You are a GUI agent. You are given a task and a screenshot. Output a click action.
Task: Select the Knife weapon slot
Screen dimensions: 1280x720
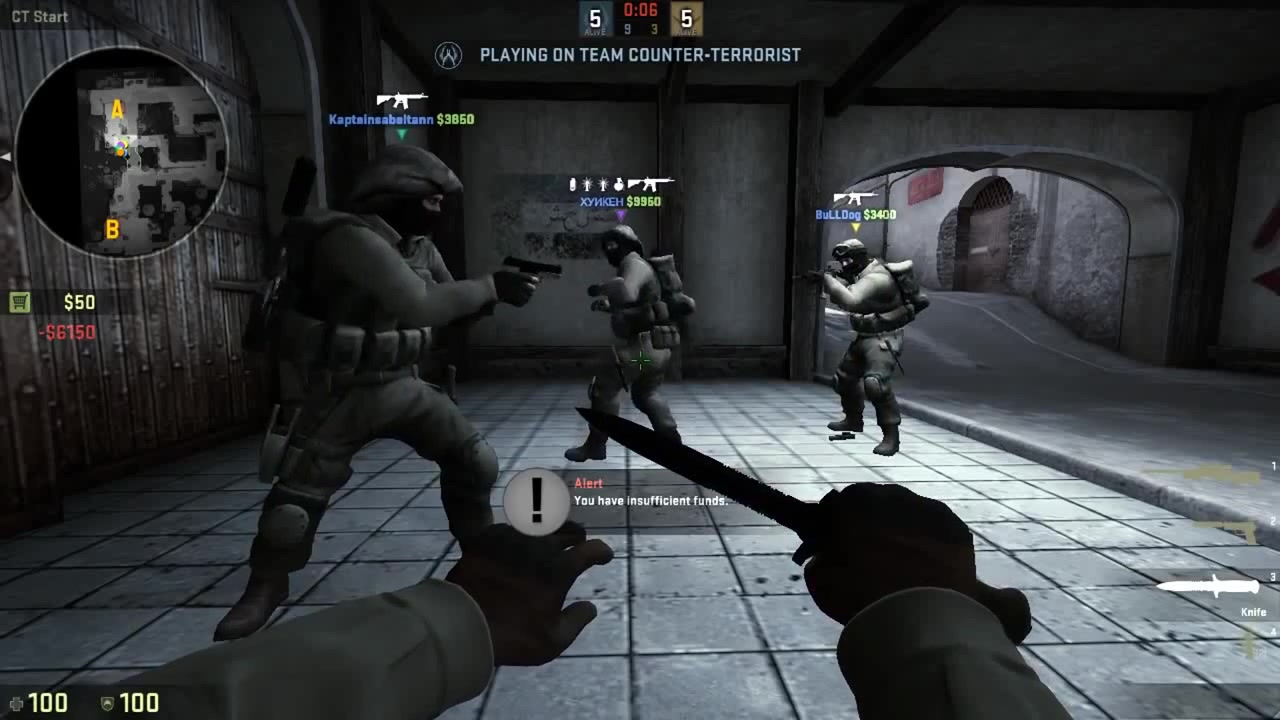(x=1207, y=586)
